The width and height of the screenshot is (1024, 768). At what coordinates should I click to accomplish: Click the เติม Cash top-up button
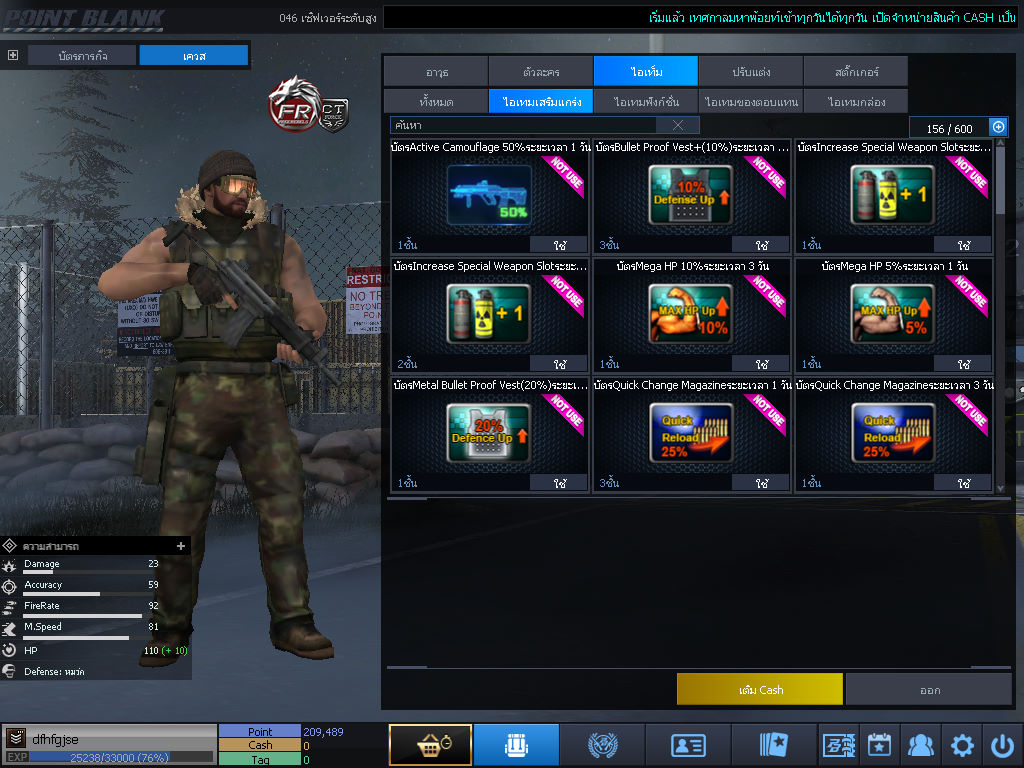coord(759,689)
